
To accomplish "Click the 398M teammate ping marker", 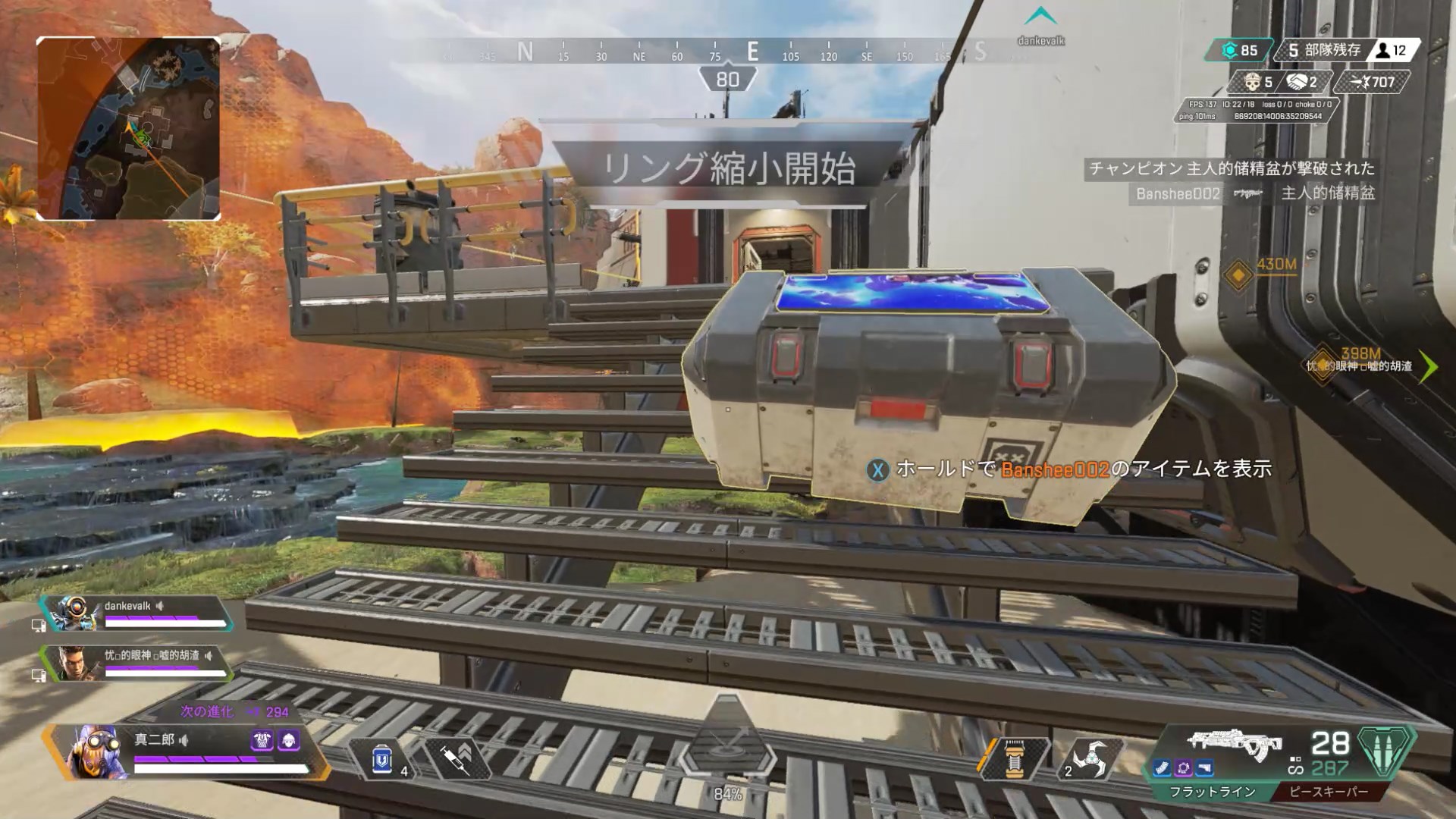I will [x=1323, y=366].
